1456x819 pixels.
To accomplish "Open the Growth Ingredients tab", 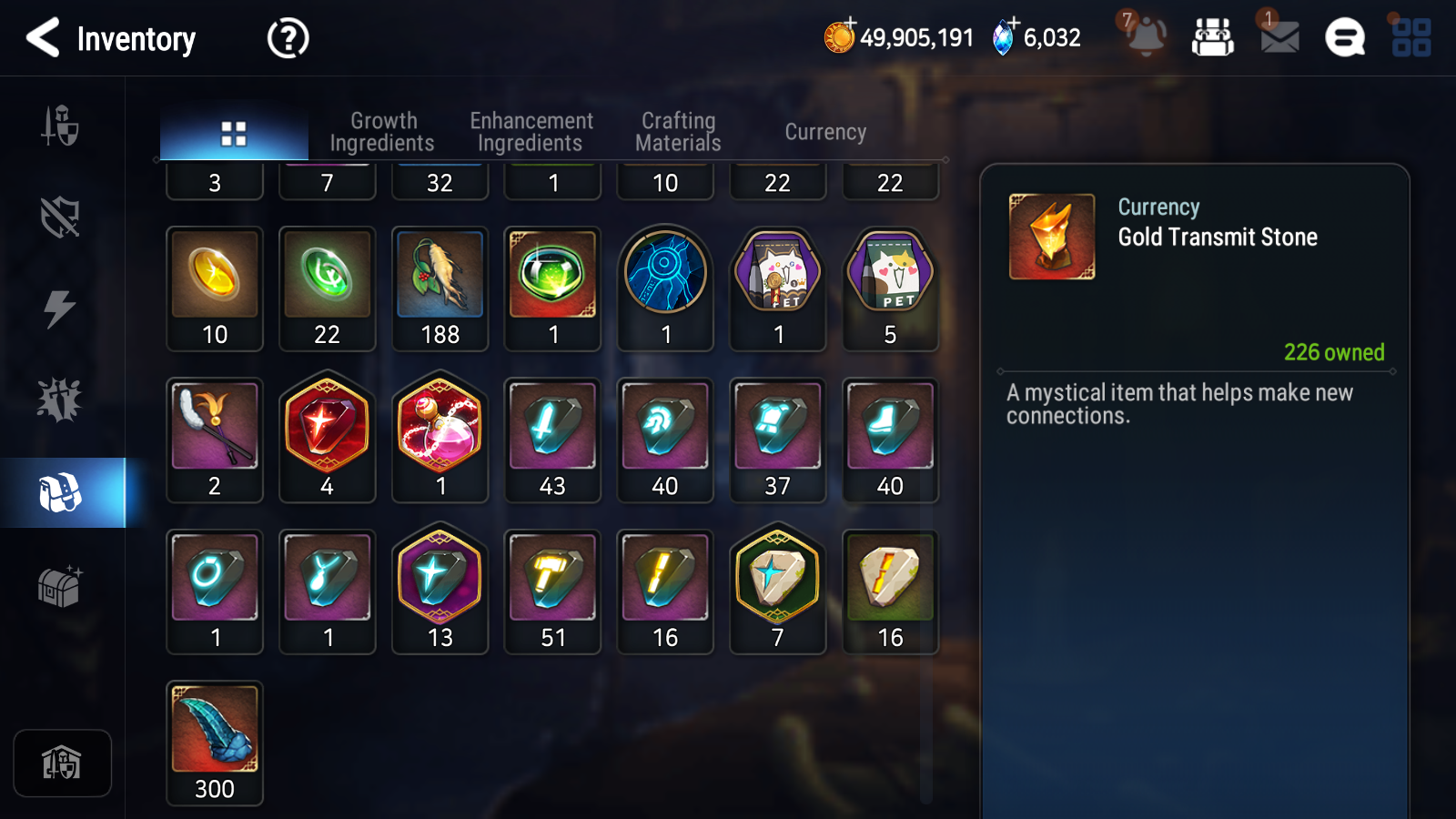I will (383, 131).
